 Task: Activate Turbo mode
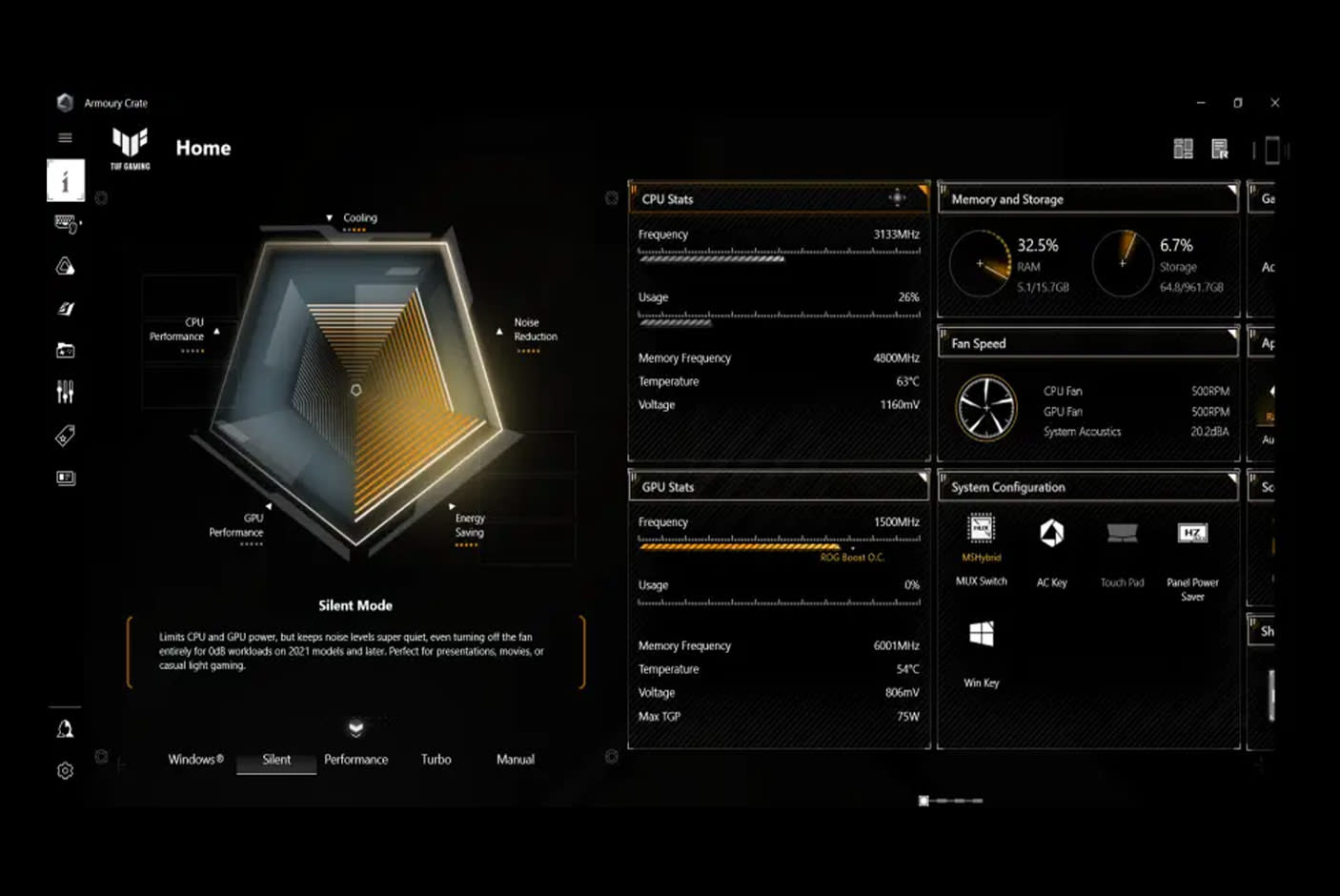tap(436, 759)
